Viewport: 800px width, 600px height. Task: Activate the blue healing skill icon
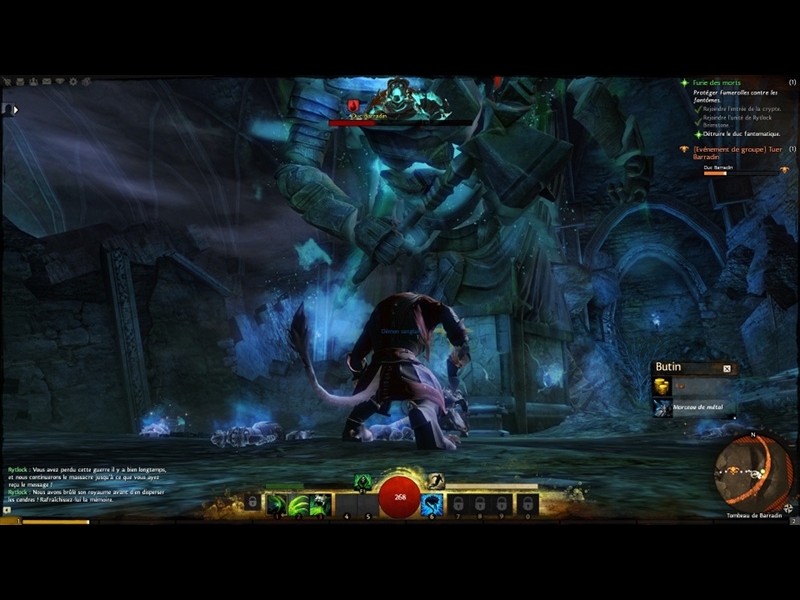432,505
